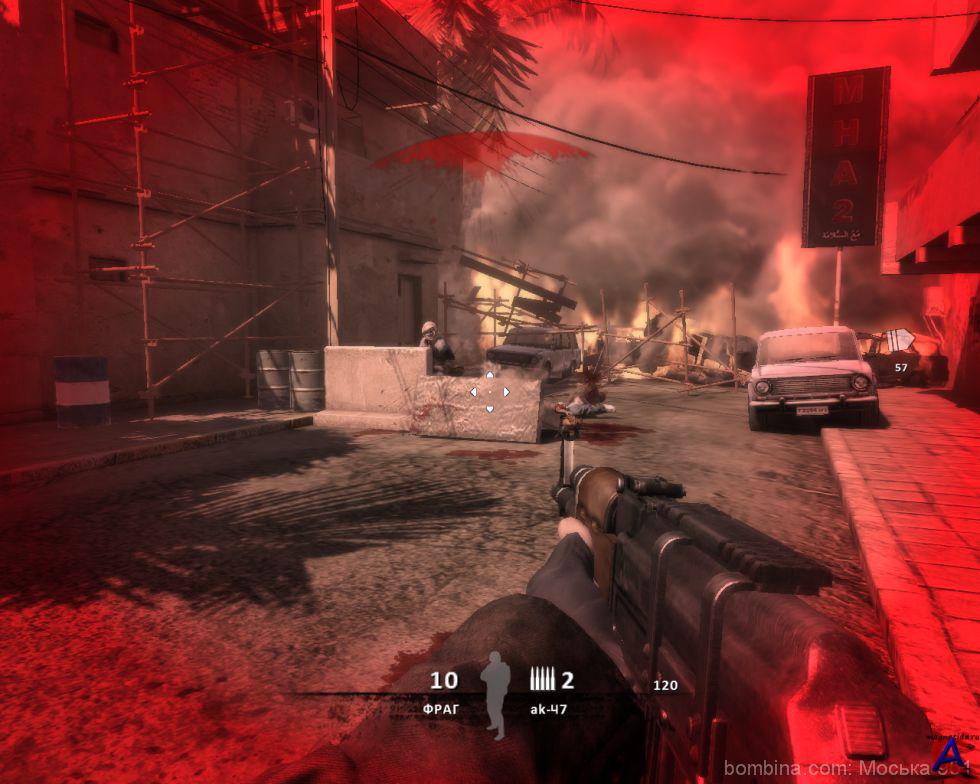The image size is (980, 784).
Task: Select the ak-47 weapon label
Action: pos(552,708)
